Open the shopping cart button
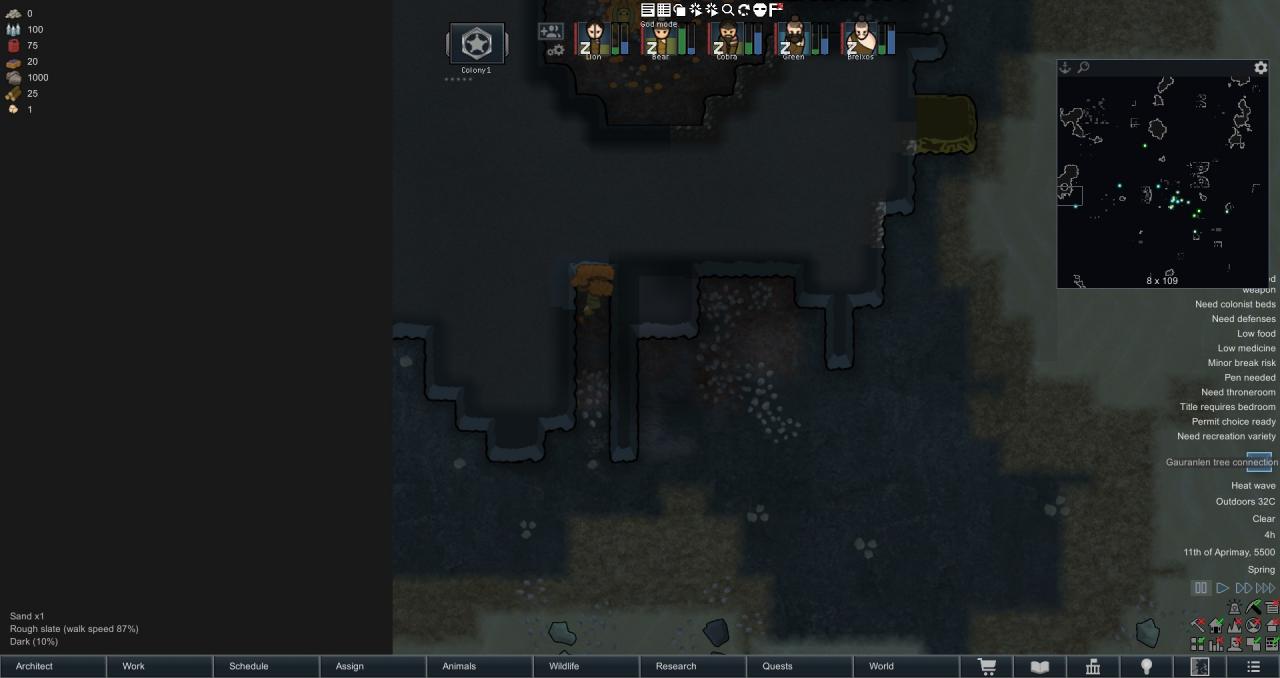1280x678 pixels. click(x=987, y=667)
